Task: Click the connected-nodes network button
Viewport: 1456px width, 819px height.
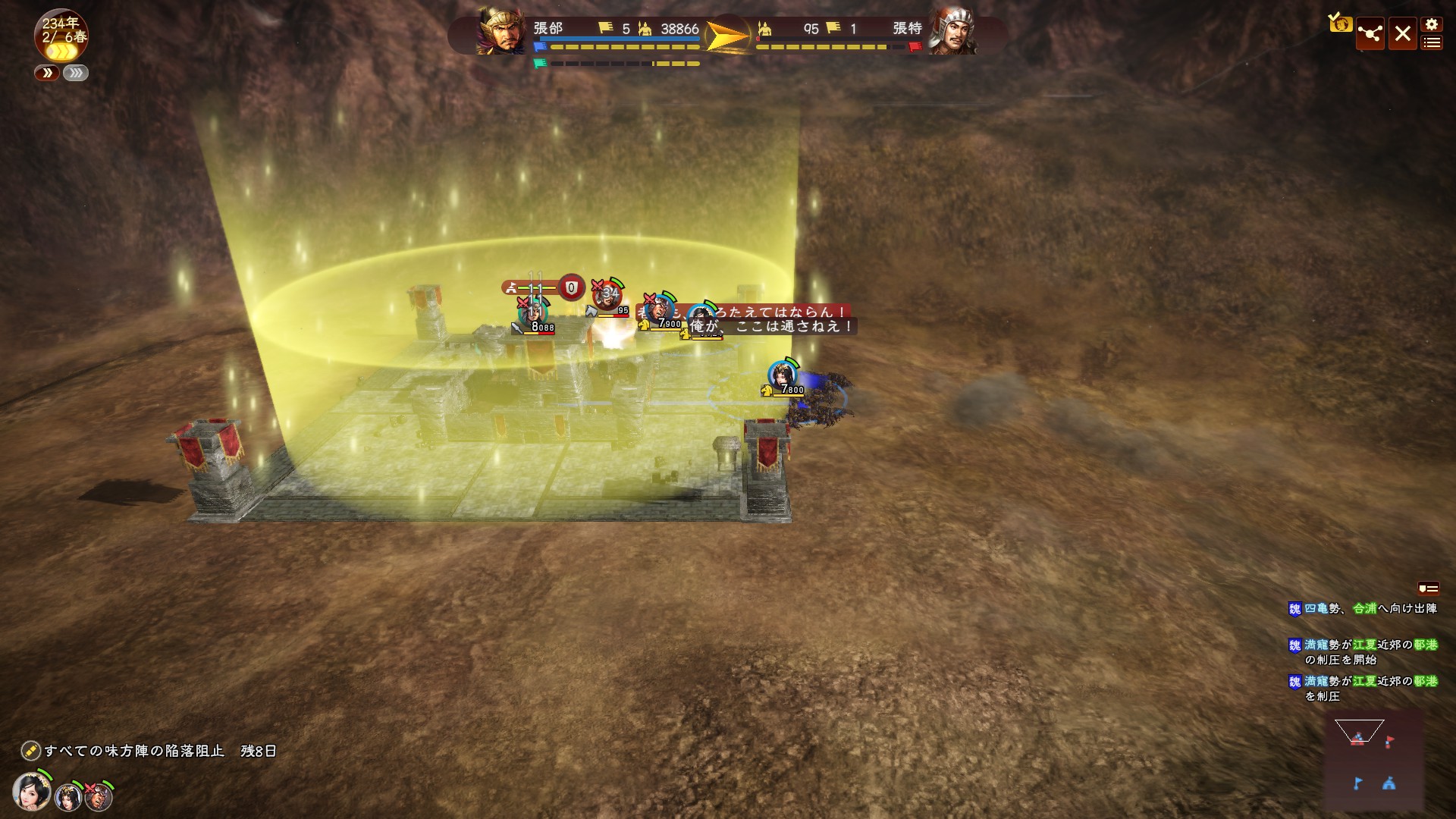Action: coord(1370,34)
